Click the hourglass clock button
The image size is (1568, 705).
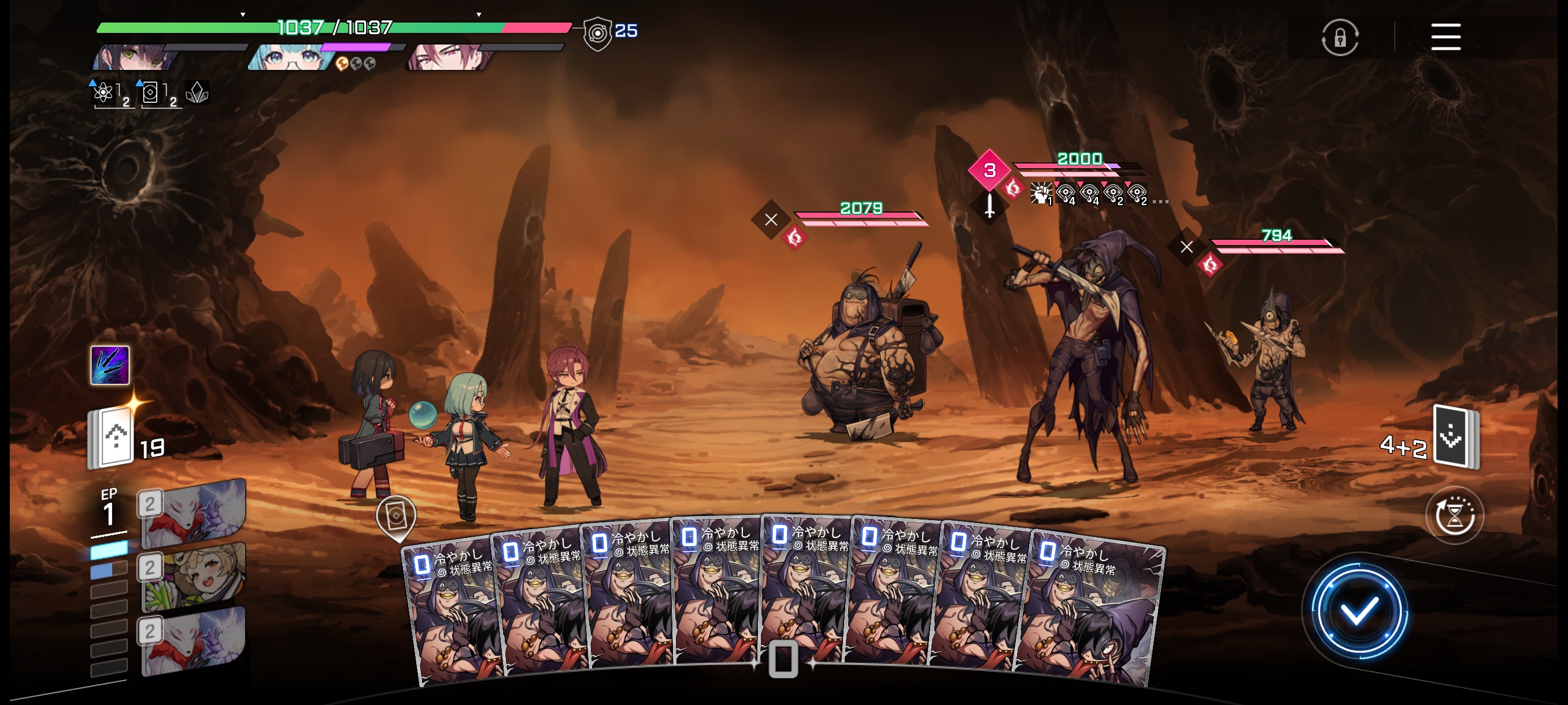coord(1454,516)
